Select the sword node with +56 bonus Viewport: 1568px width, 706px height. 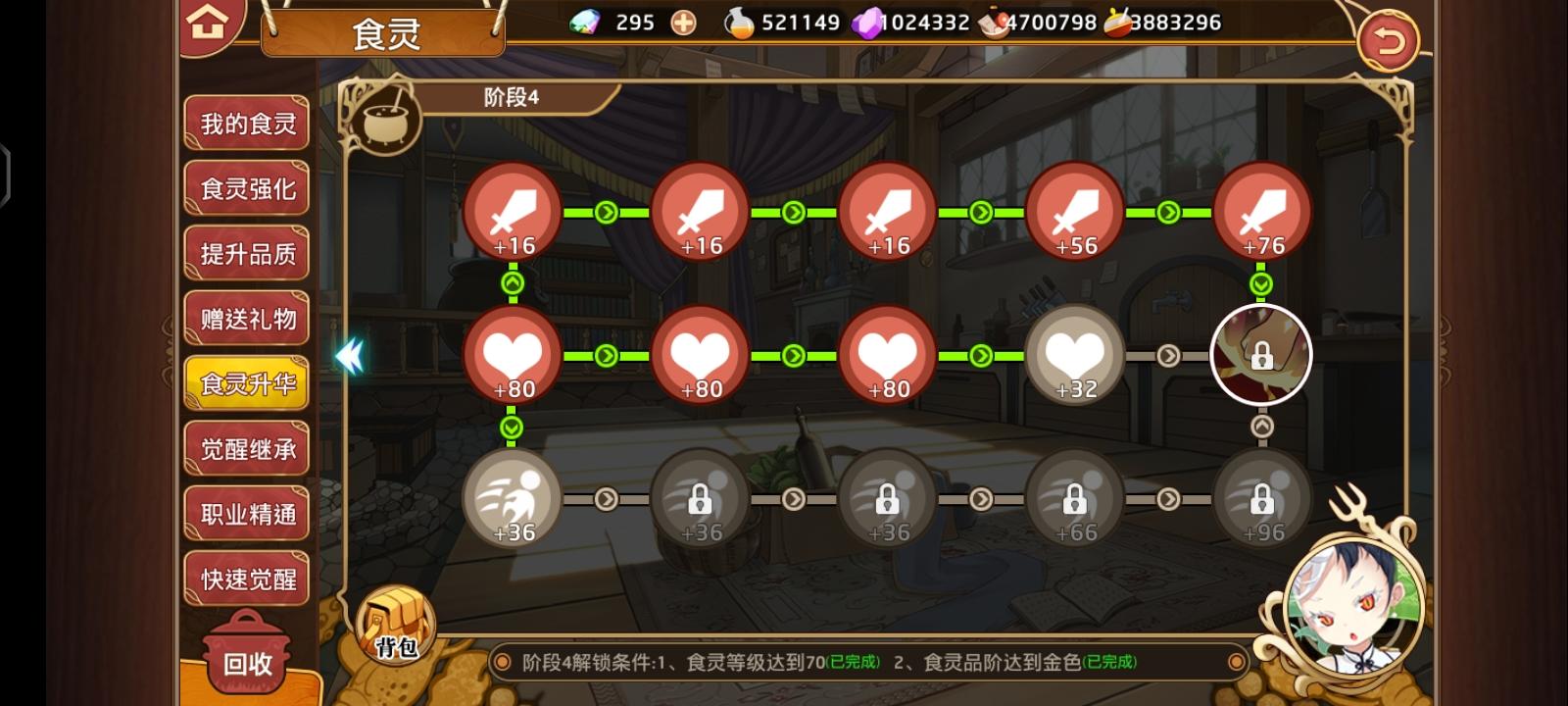pos(1074,214)
